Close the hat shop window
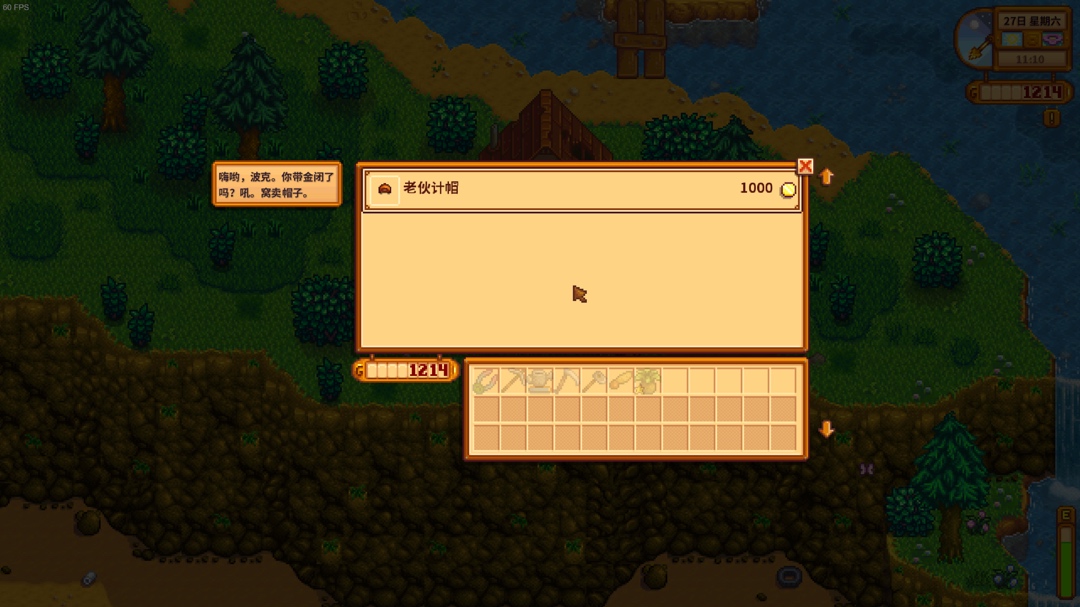This screenshot has width=1080, height=607. click(805, 167)
